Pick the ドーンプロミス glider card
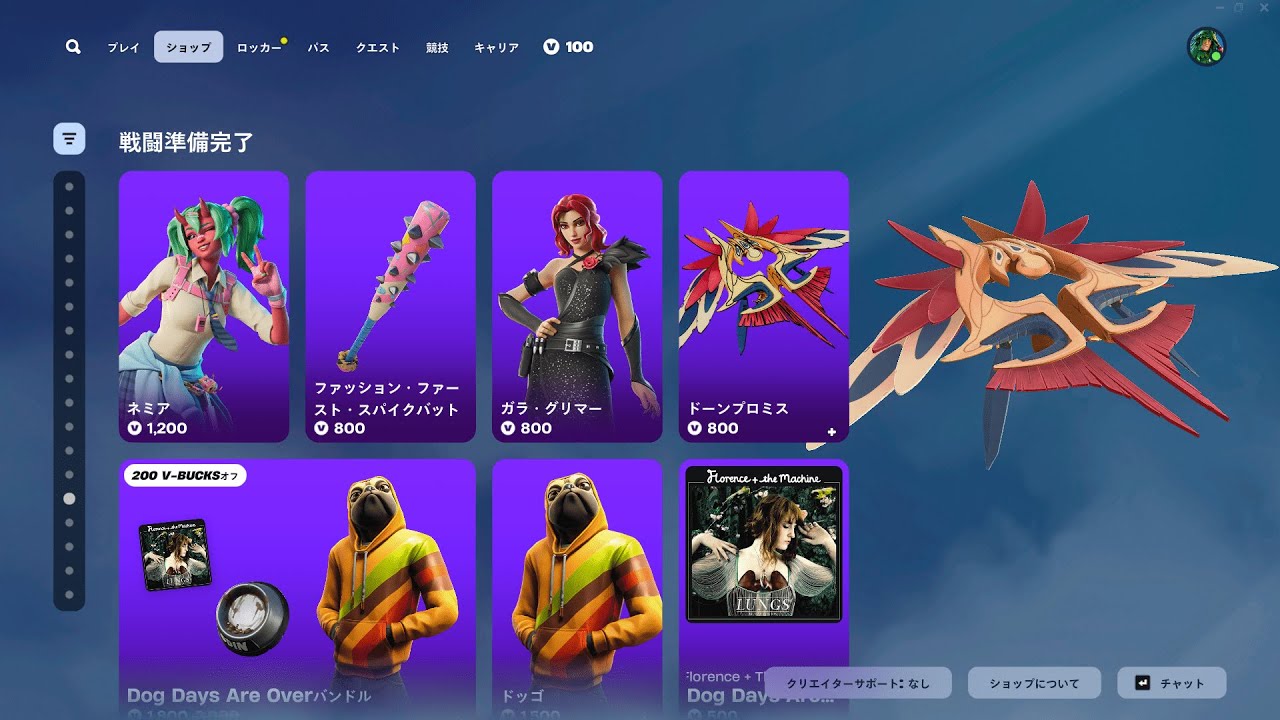The image size is (1280, 720). [x=763, y=306]
